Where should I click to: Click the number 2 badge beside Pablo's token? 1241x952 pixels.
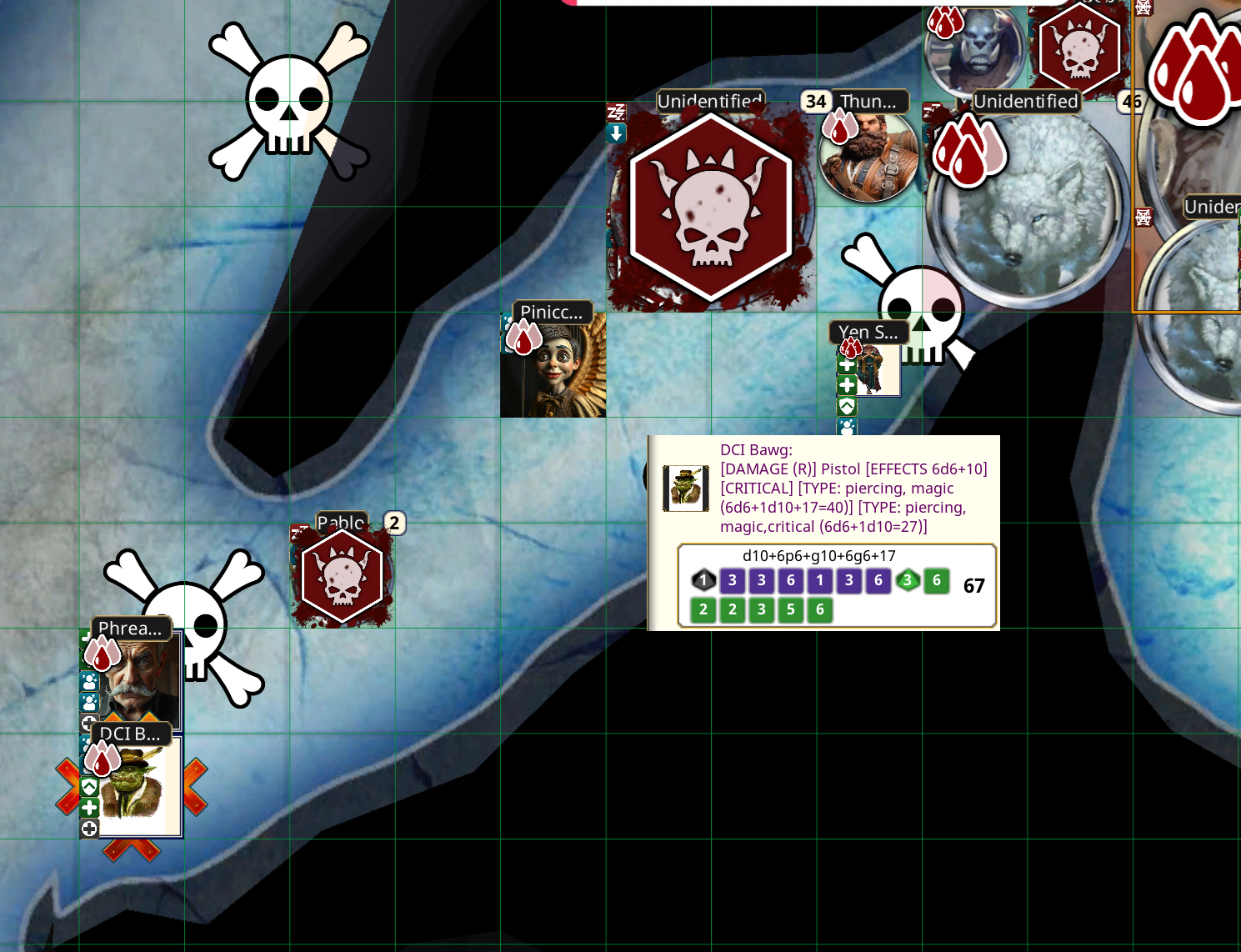coord(393,524)
